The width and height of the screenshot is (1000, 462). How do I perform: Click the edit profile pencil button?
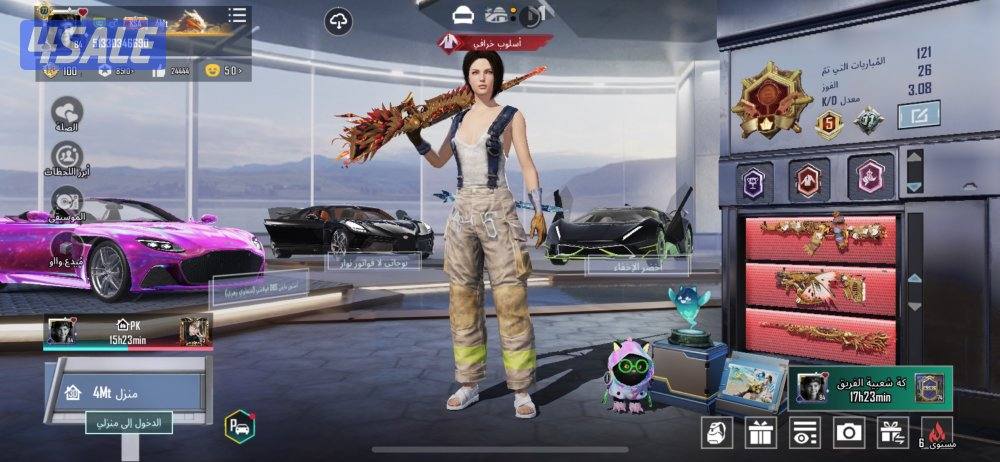(917, 116)
